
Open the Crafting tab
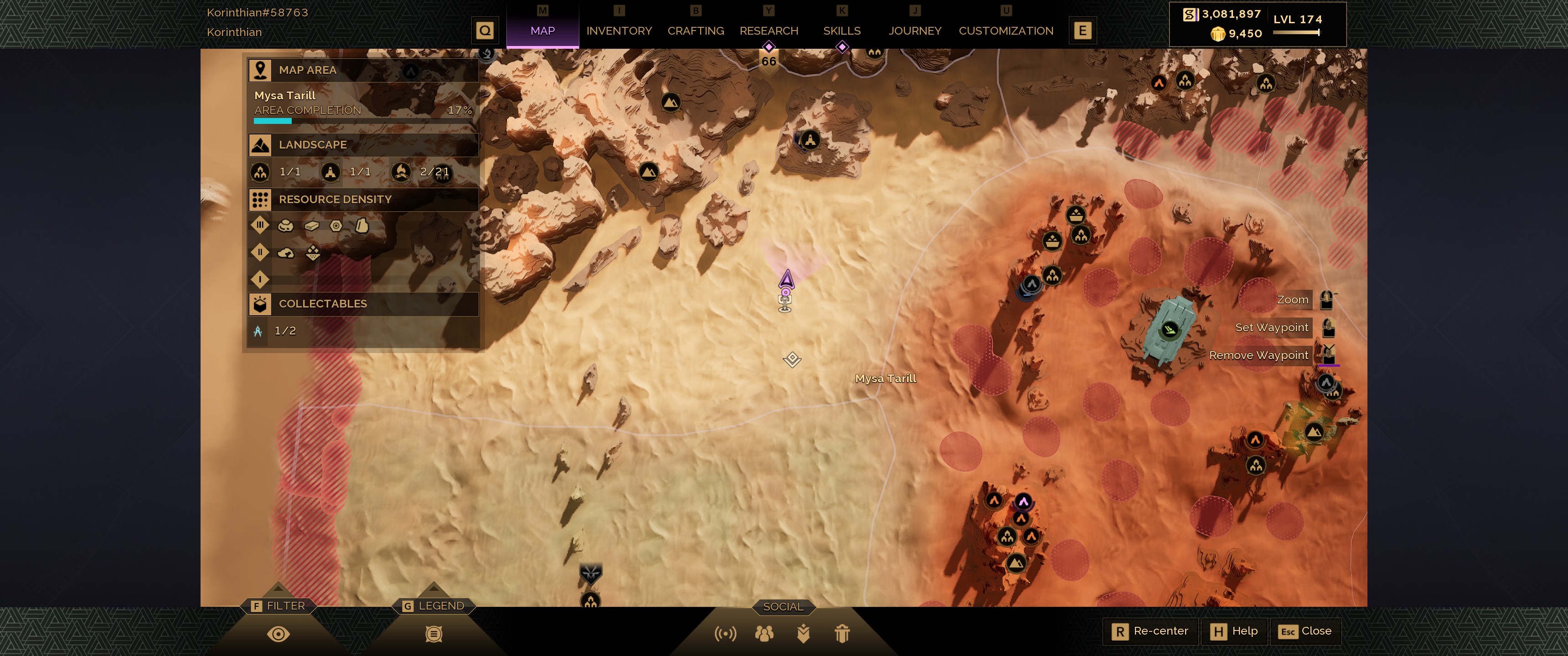pyautogui.click(x=695, y=31)
